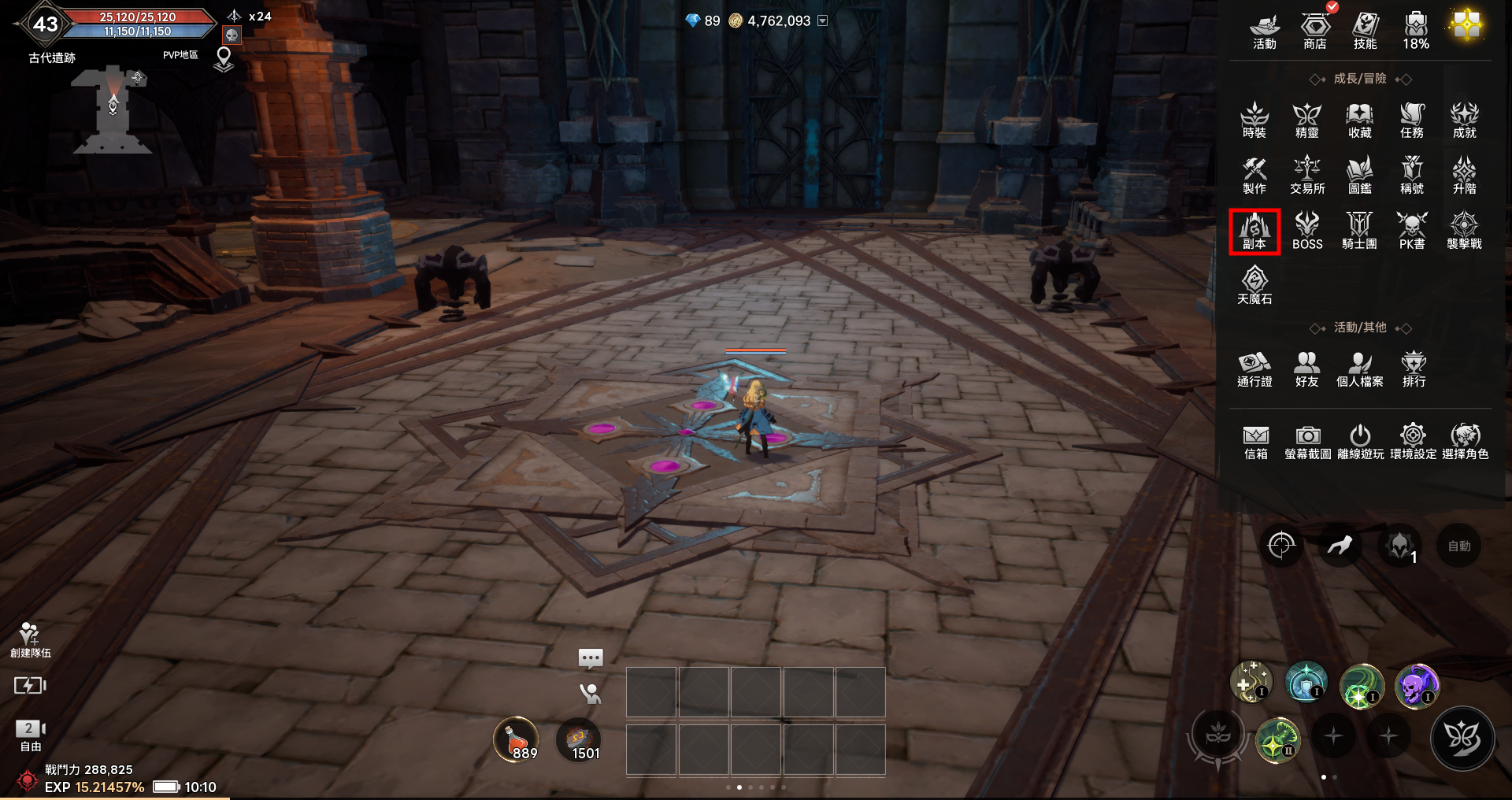The height and width of the screenshot is (800, 1512).
Task: Open the 任務 quest menu
Action: [x=1412, y=120]
